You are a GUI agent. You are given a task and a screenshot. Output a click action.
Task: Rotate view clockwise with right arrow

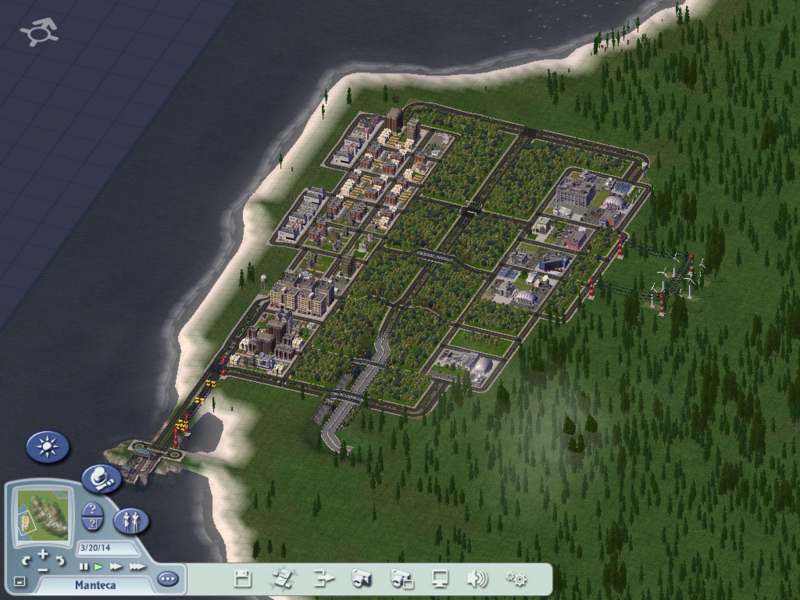pyautogui.click(x=60, y=558)
